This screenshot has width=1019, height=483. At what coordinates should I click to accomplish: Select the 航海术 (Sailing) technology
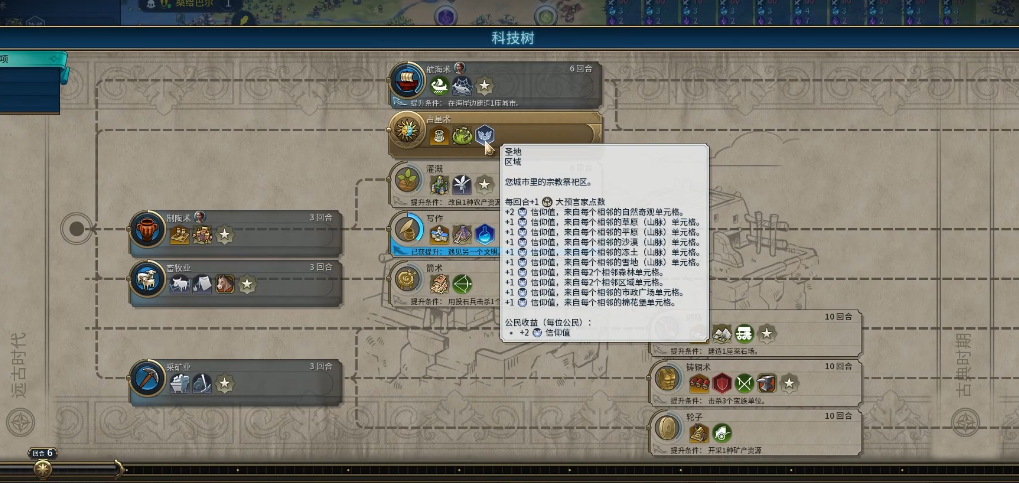[495, 85]
